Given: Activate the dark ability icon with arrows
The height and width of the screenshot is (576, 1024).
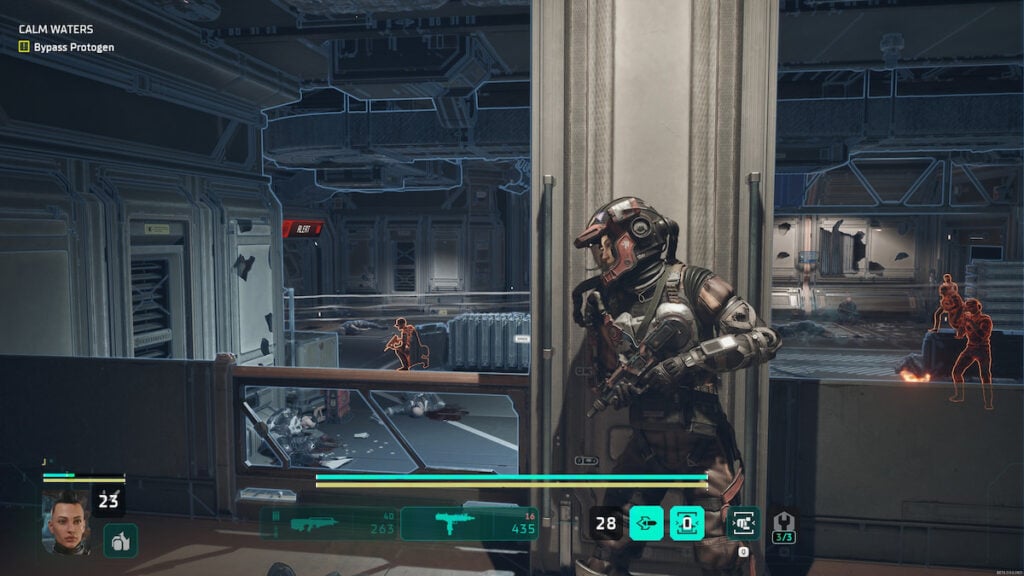Looking at the screenshot, I should point(743,523).
